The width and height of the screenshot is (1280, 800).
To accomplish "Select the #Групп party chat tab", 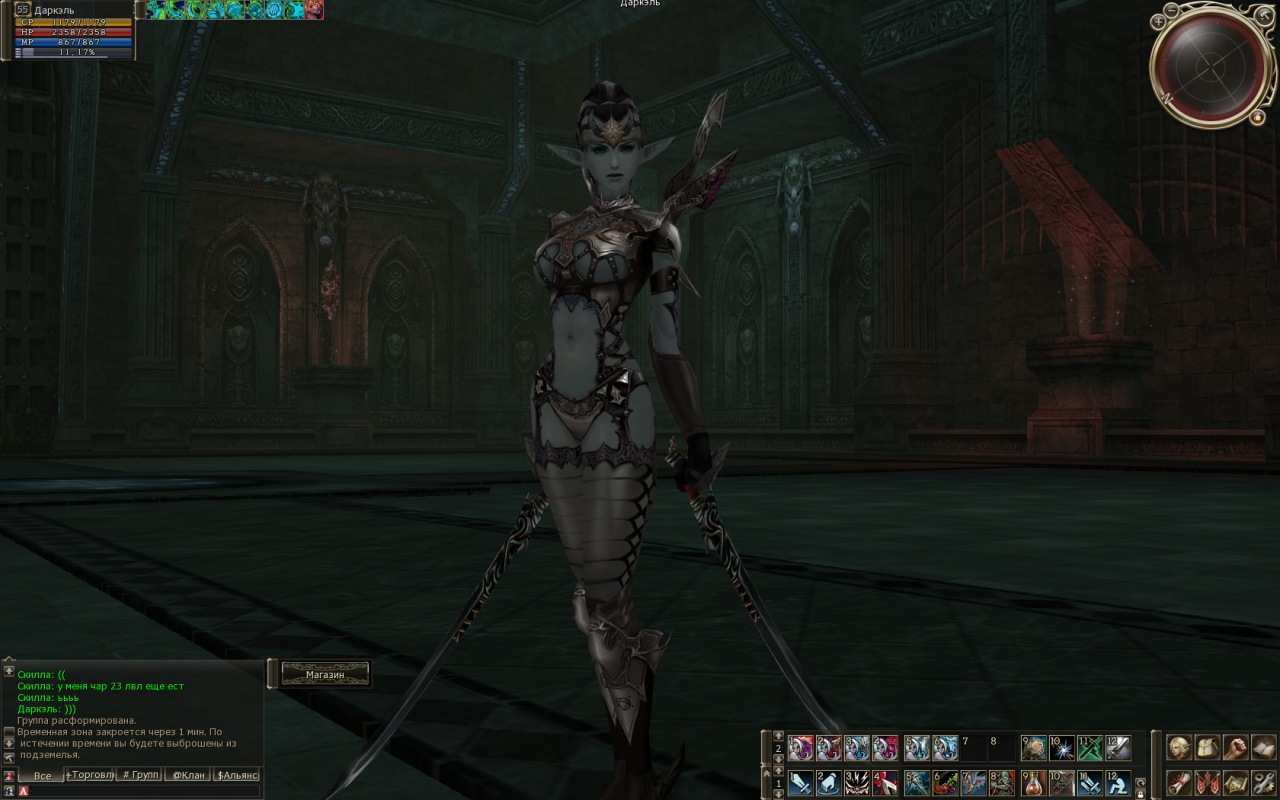I will pos(139,775).
